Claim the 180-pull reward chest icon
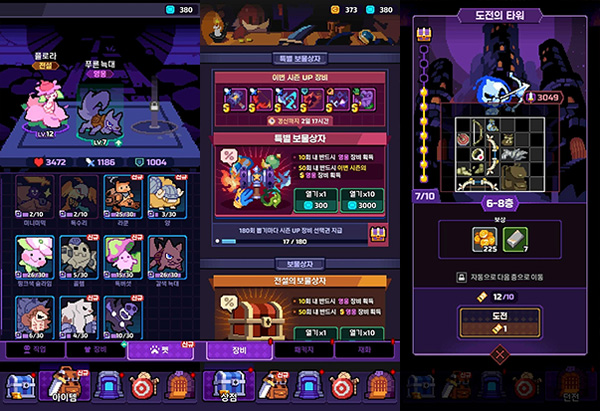600x411 pixels. (379, 235)
